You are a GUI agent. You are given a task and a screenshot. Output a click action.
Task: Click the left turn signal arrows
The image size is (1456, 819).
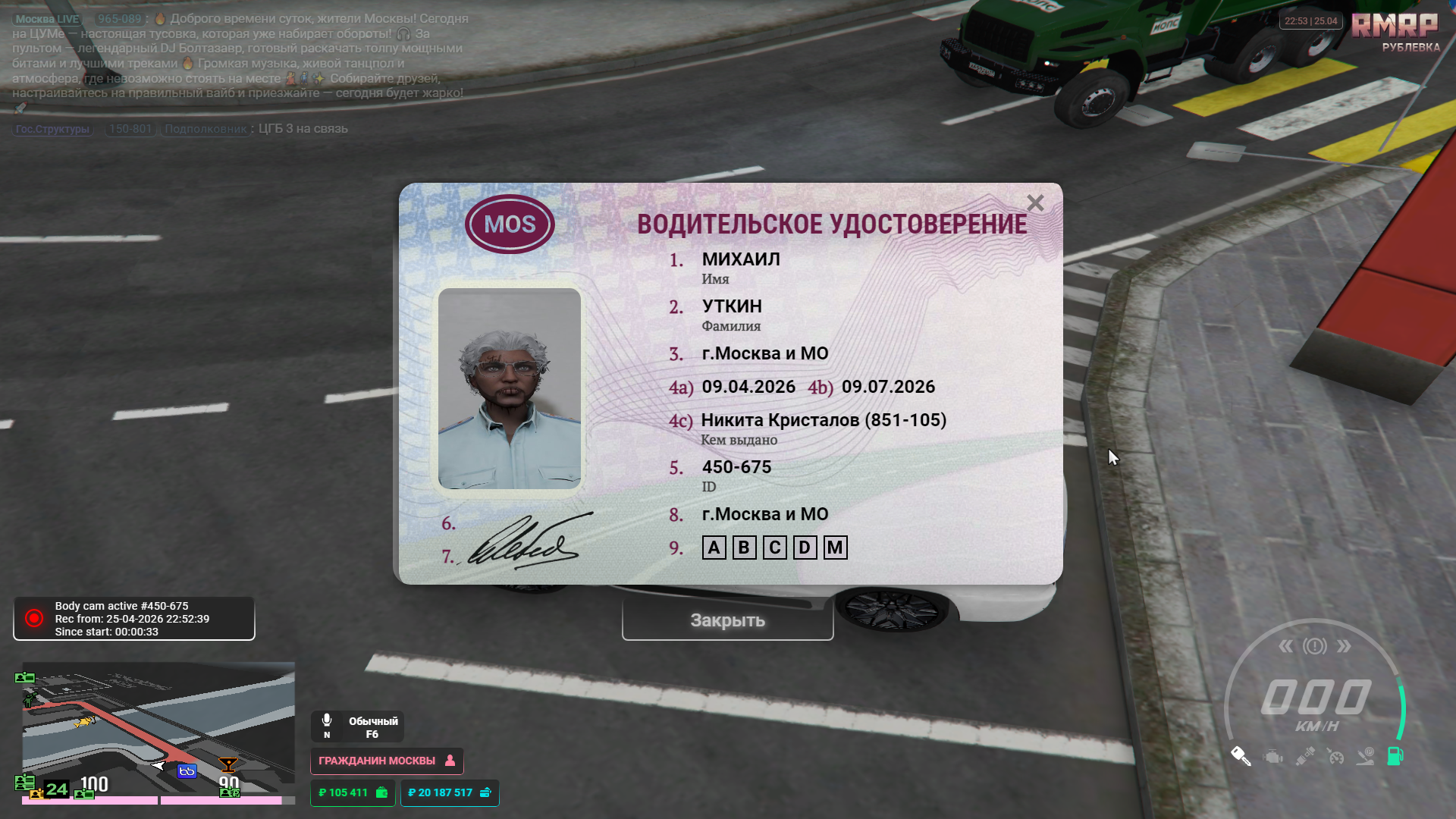tap(1286, 646)
